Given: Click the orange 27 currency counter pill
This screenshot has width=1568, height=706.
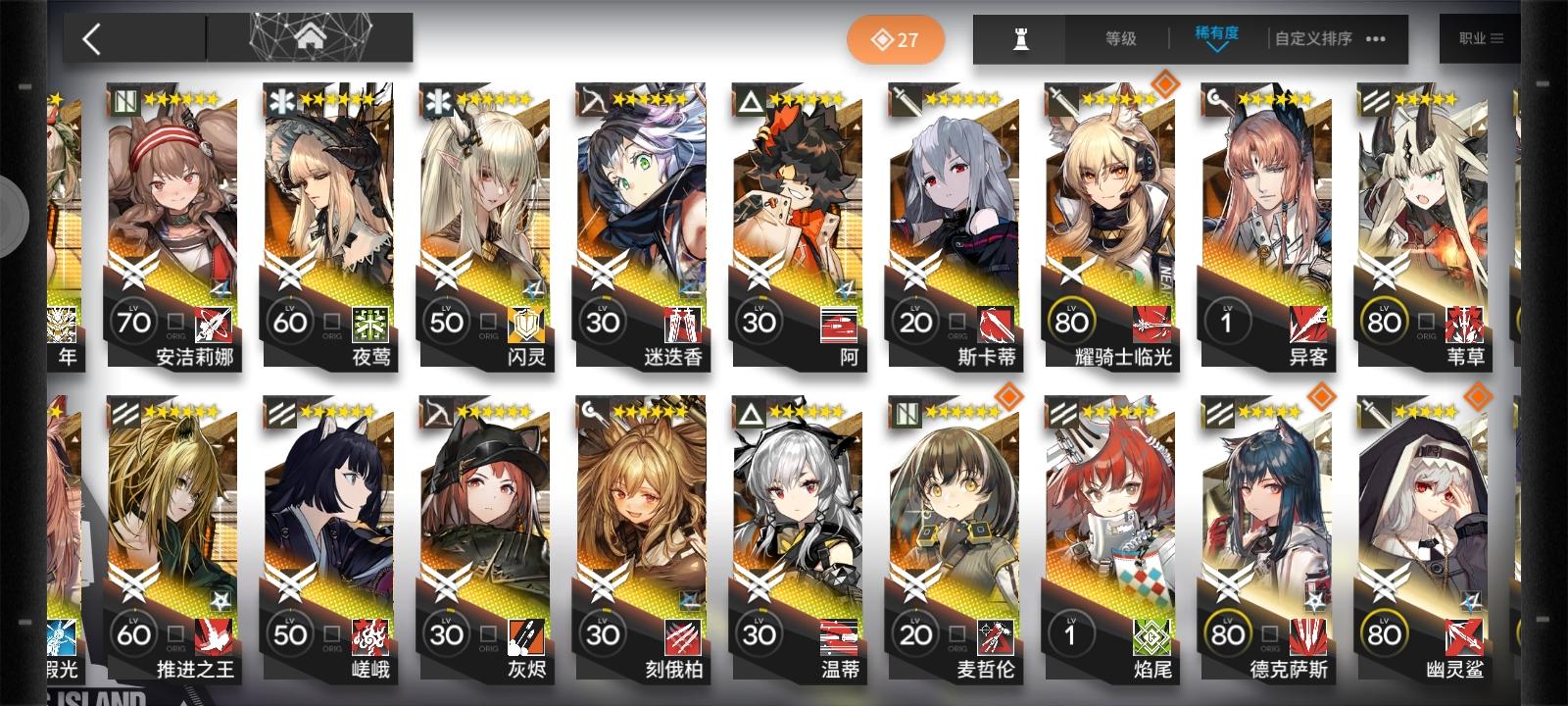Looking at the screenshot, I should coord(895,38).
